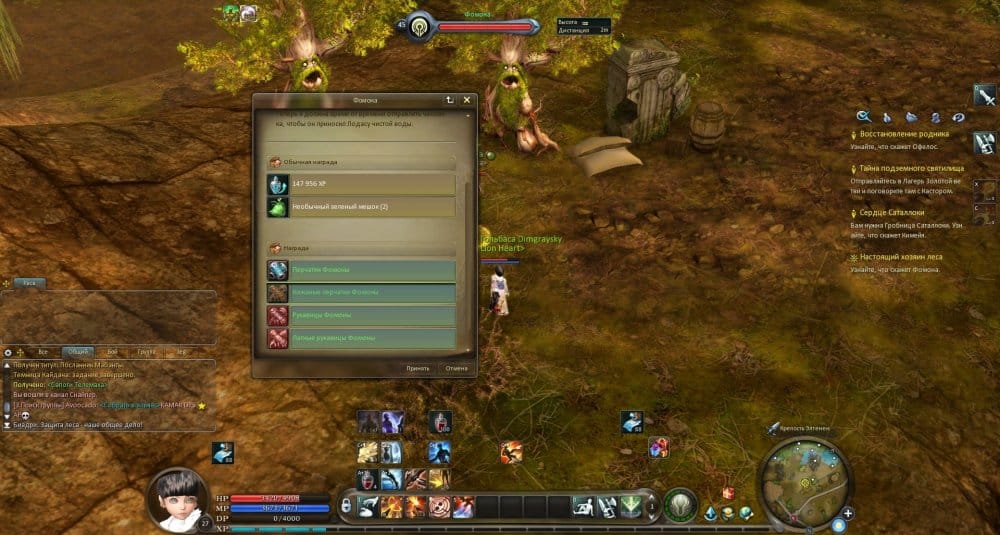This screenshot has width=1000, height=535.
Task: Select the Кожаные перчатки Фомоны reward
Action: tap(361, 293)
